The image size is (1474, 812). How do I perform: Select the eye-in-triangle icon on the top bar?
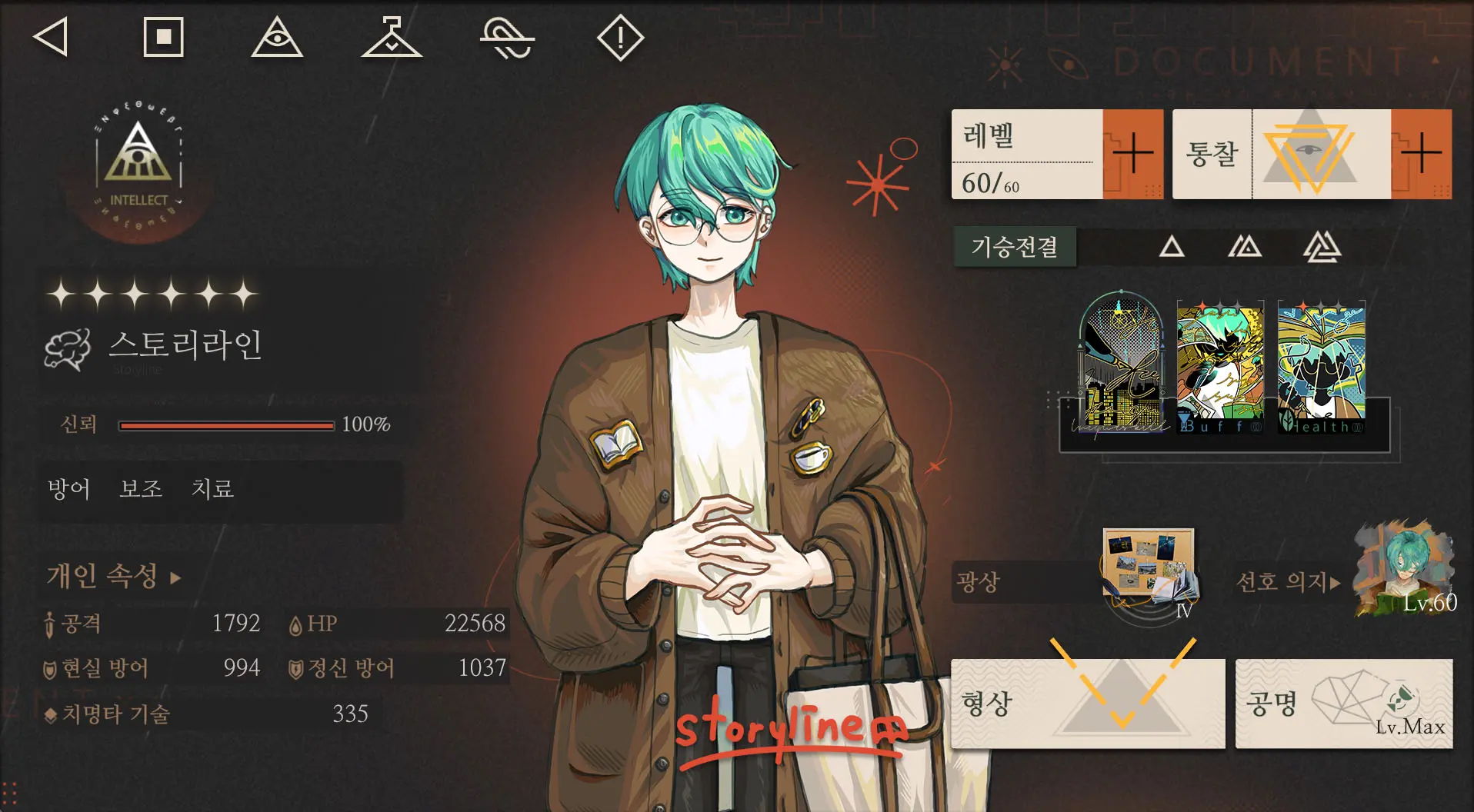tap(278, 37)
